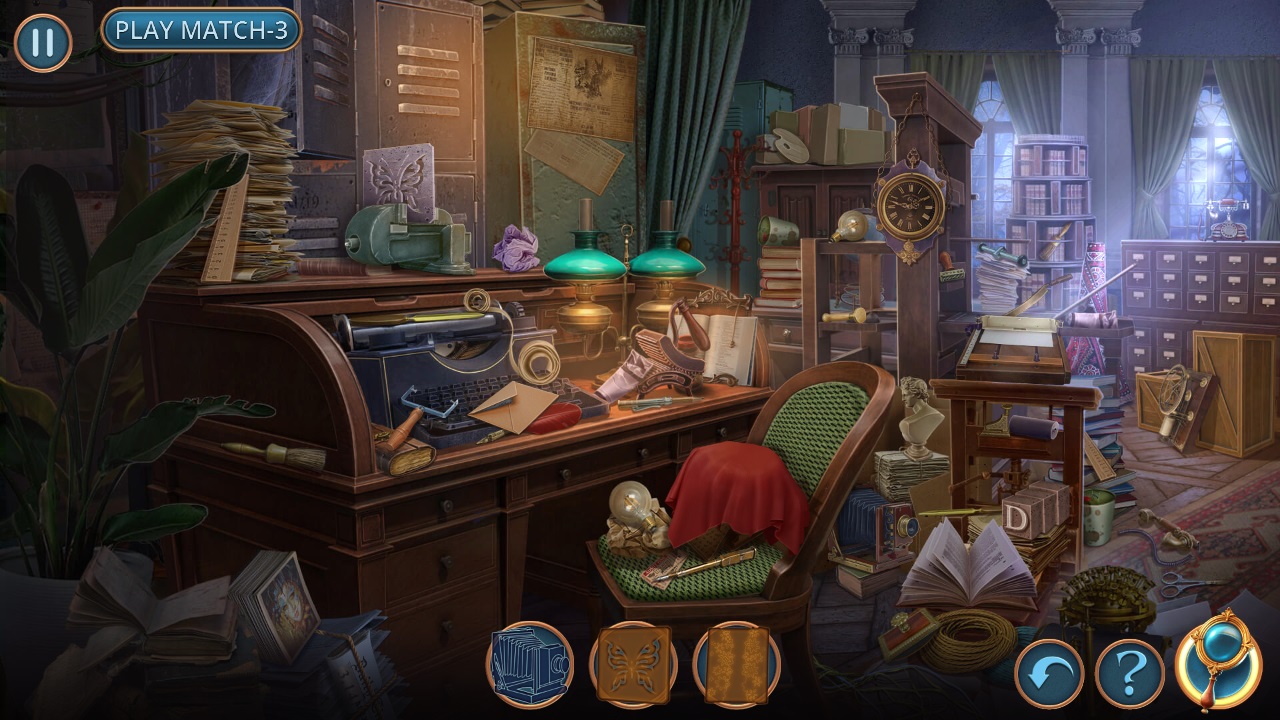Open the question mark help button
1280x720 pixels.
click(x=1129, y=673)
